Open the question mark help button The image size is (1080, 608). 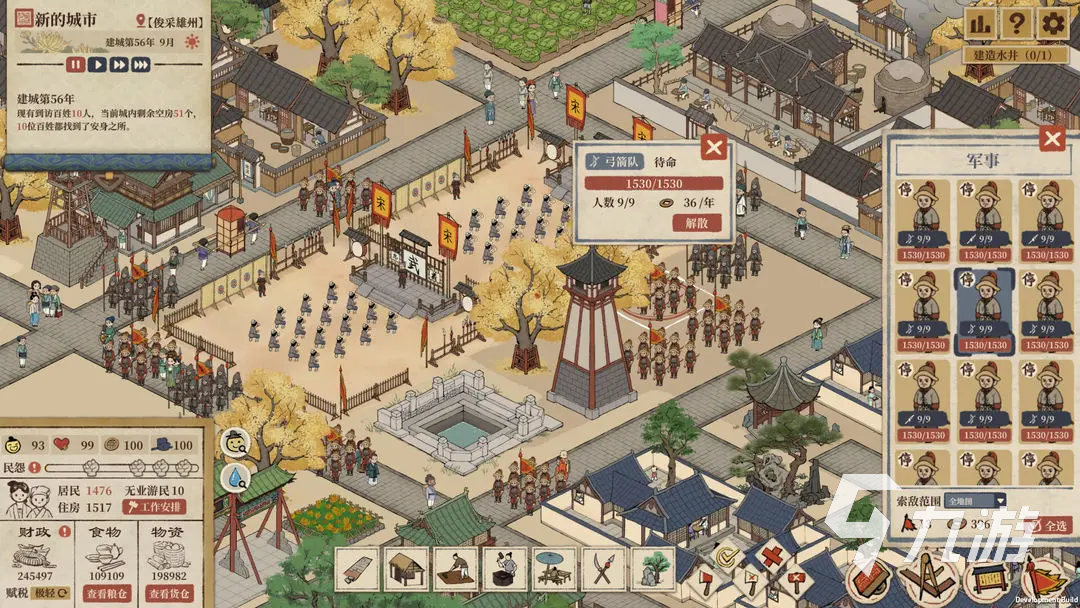point(1017,23)
